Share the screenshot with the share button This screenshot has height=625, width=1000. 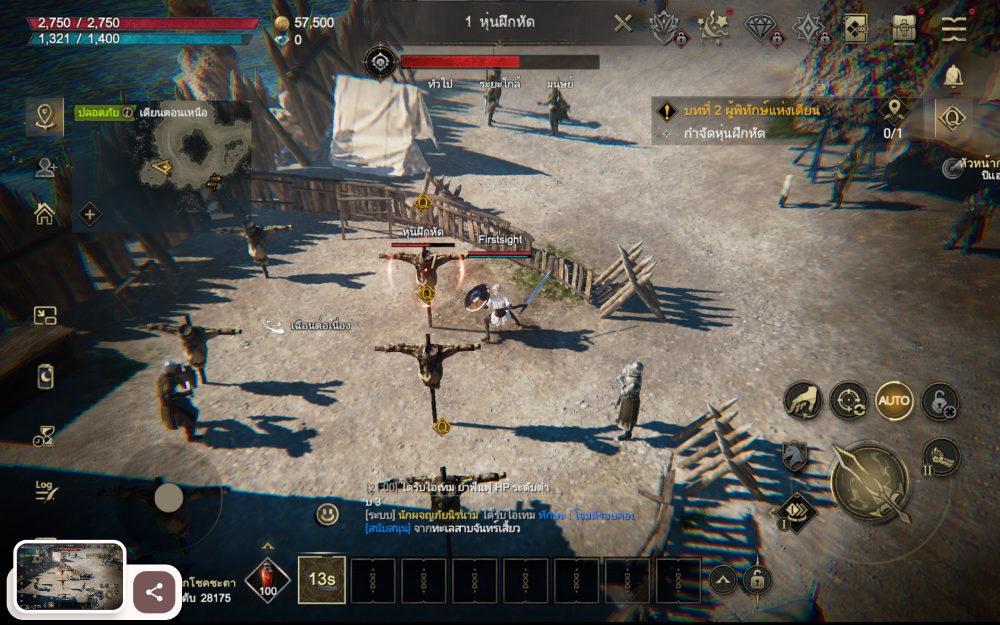[x=154, y=592]
